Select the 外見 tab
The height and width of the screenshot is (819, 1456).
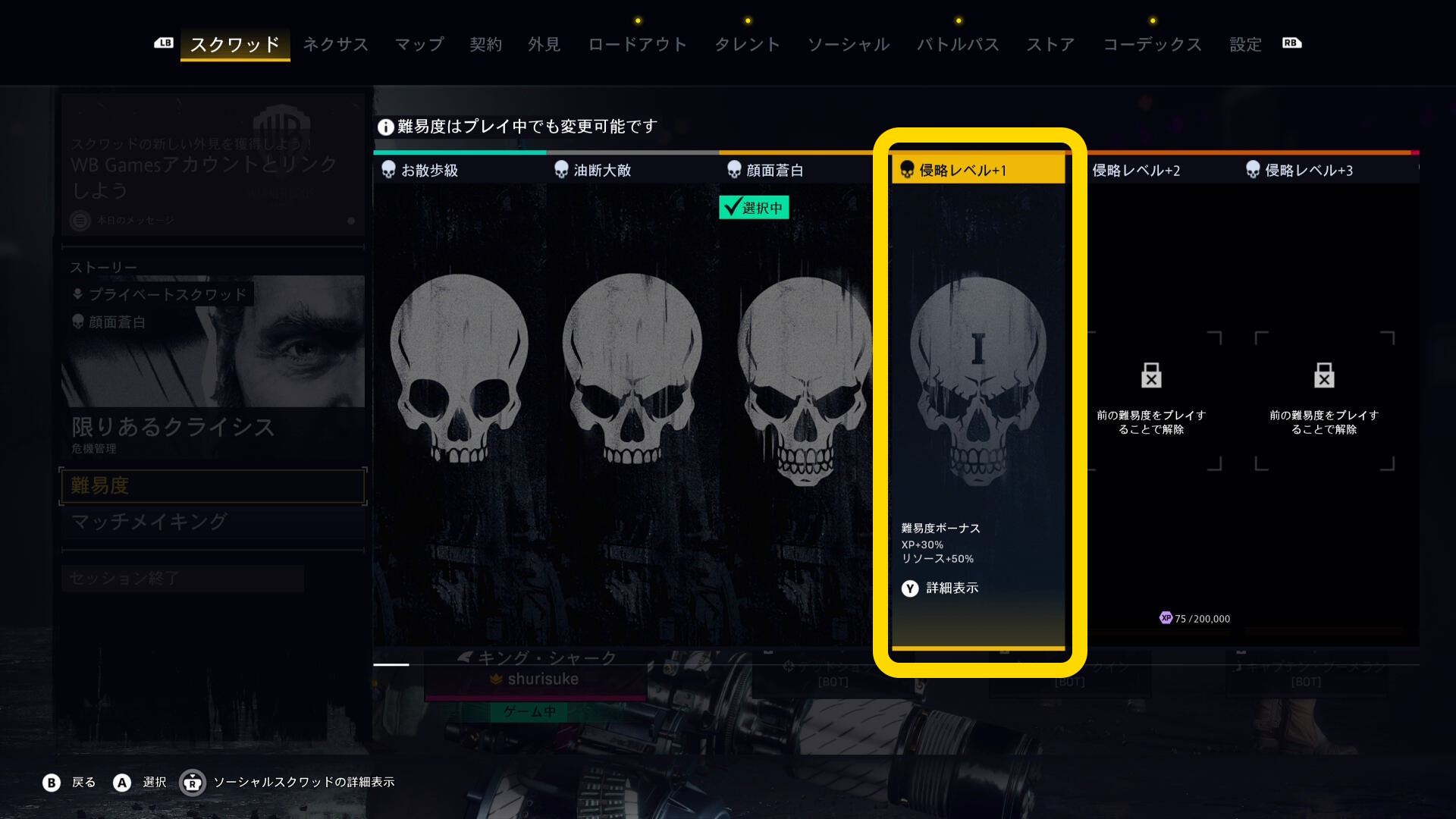pos(544,45)
